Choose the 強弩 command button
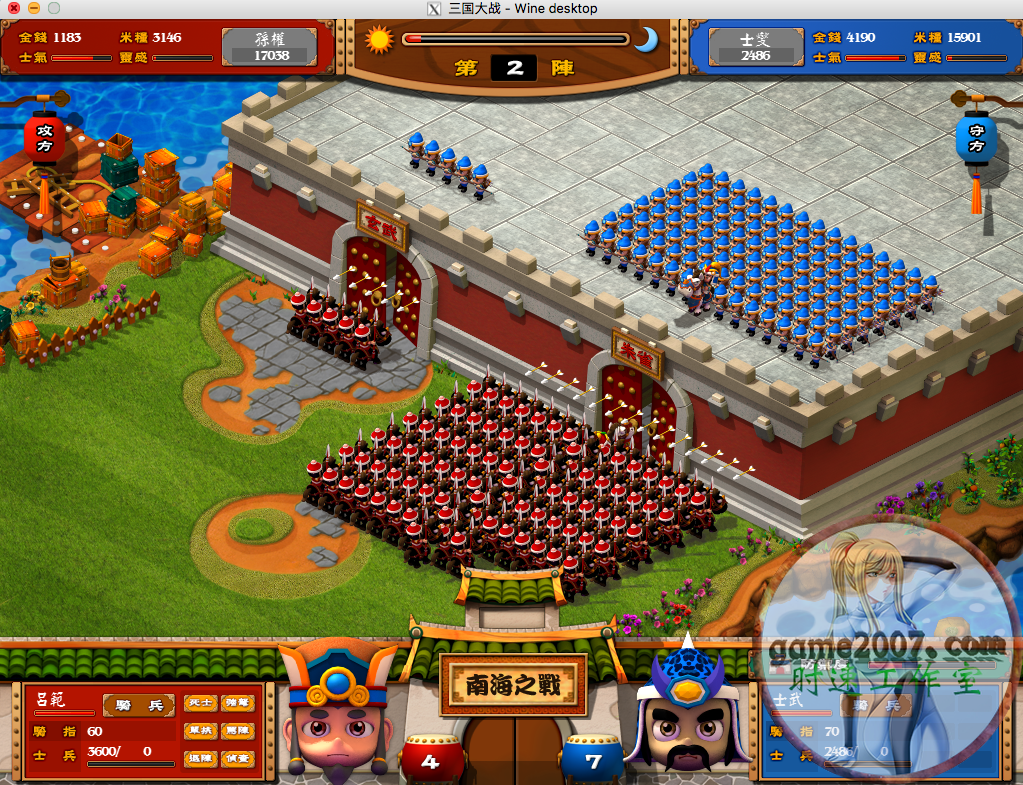1023x785 pixels. (237, 703)
